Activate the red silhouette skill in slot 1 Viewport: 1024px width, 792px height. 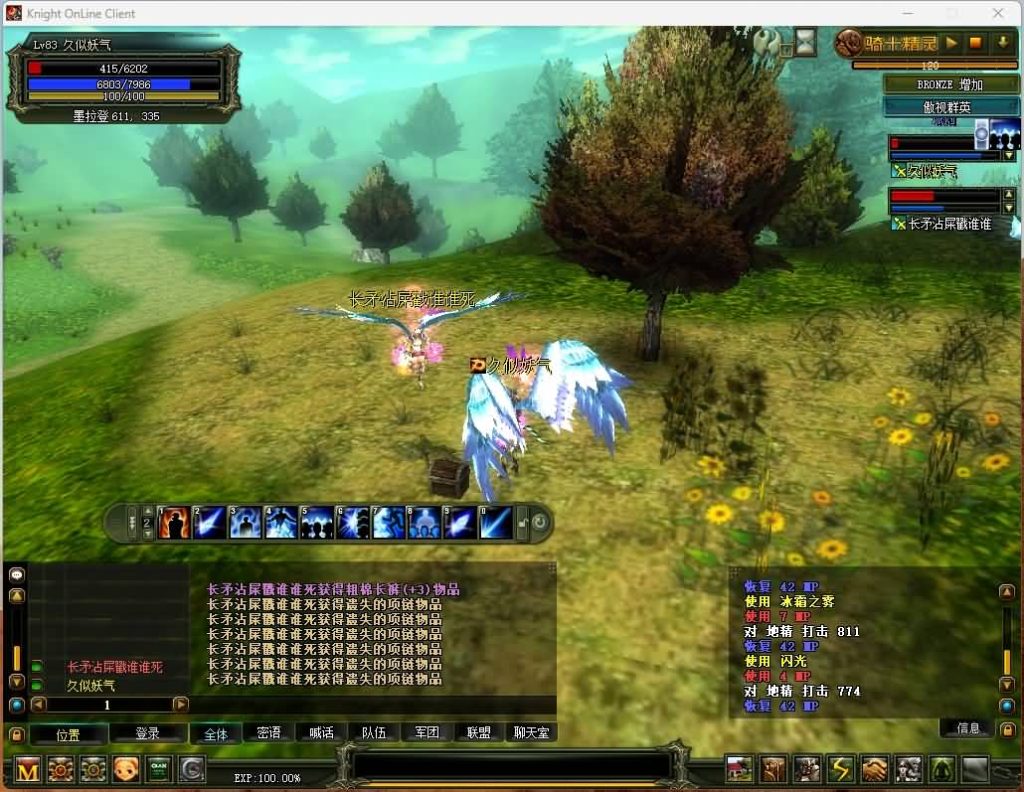[x=174, y=522]
